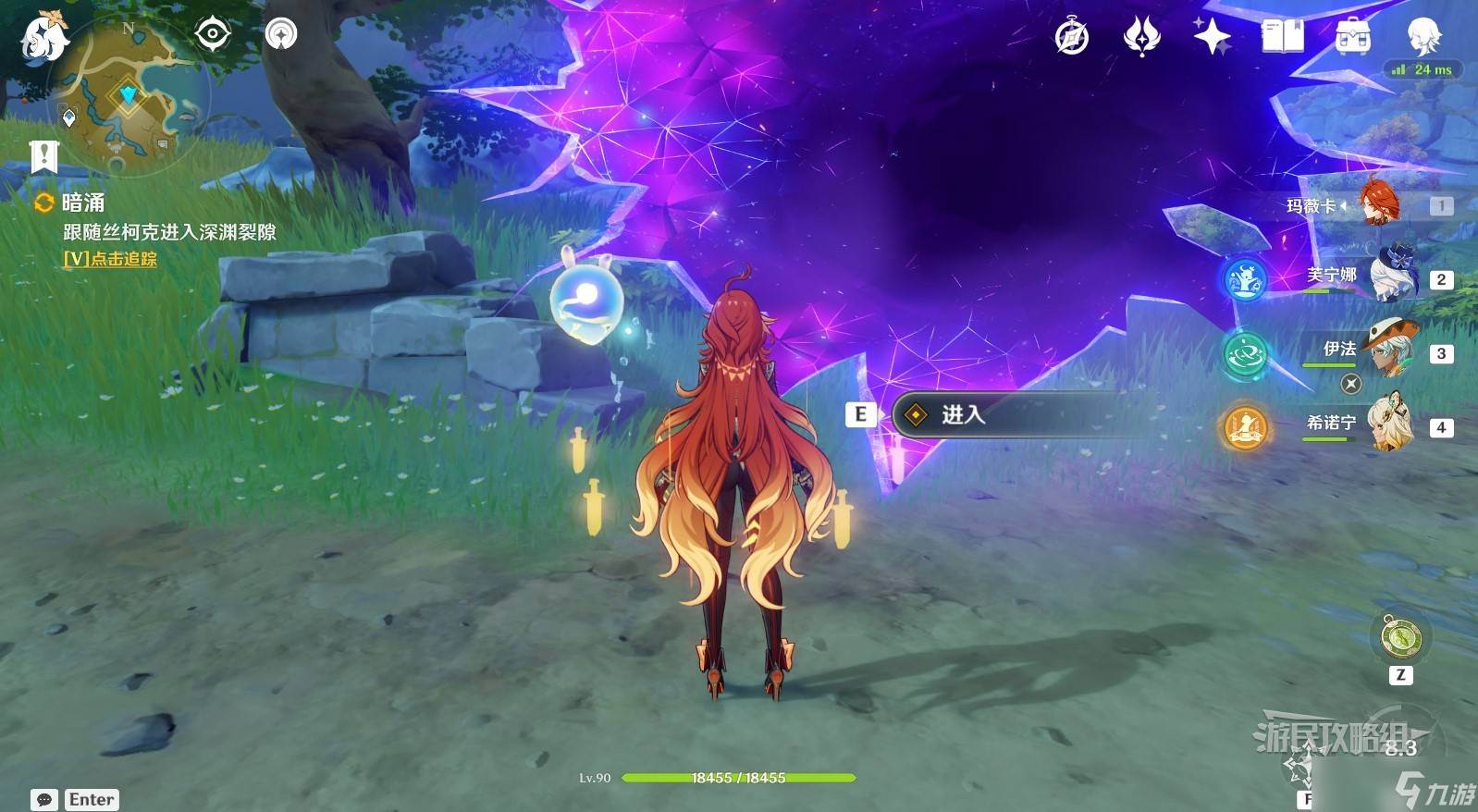Click the quest banner exclamation icon
This screenshot has height=812, width=1478.
[43, 157]
